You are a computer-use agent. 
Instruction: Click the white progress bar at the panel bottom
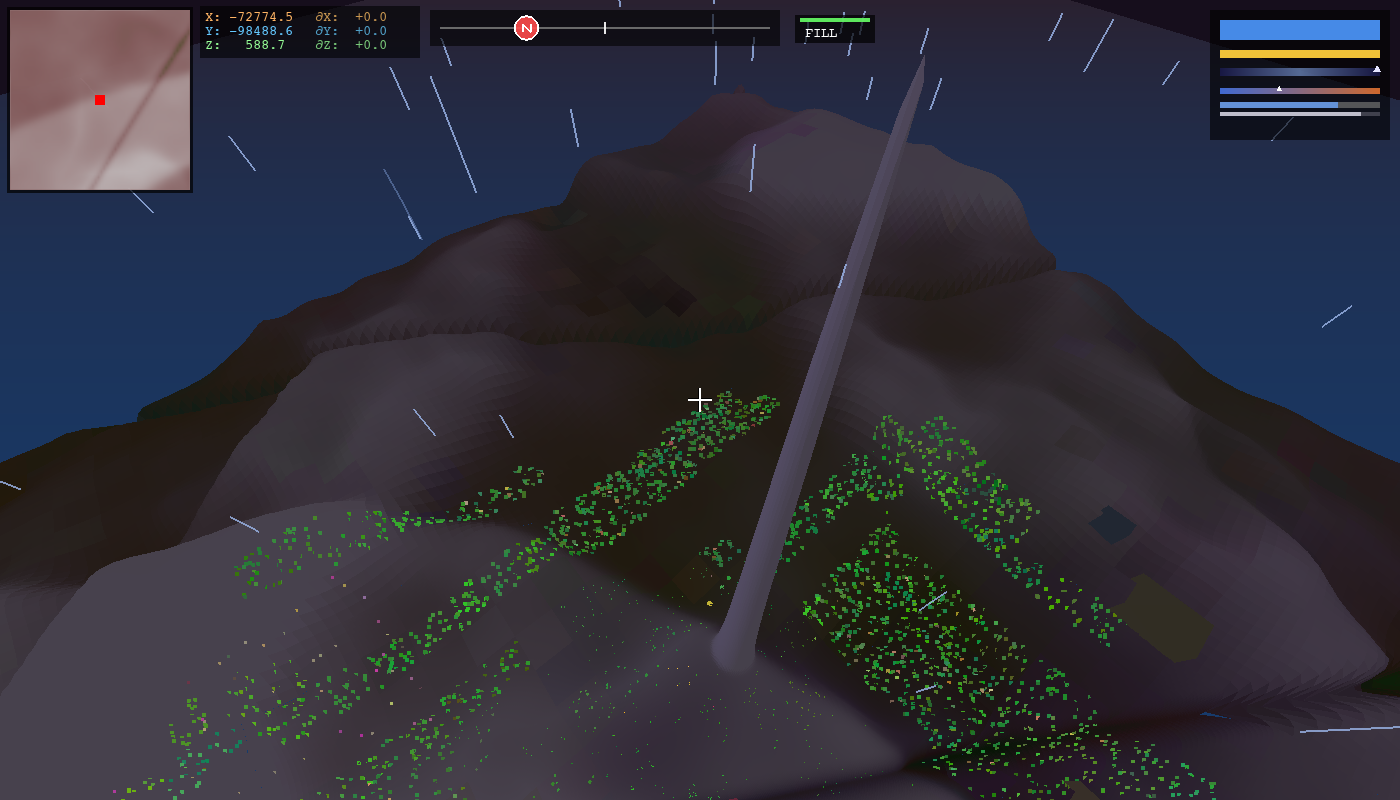coord(1291,114)
